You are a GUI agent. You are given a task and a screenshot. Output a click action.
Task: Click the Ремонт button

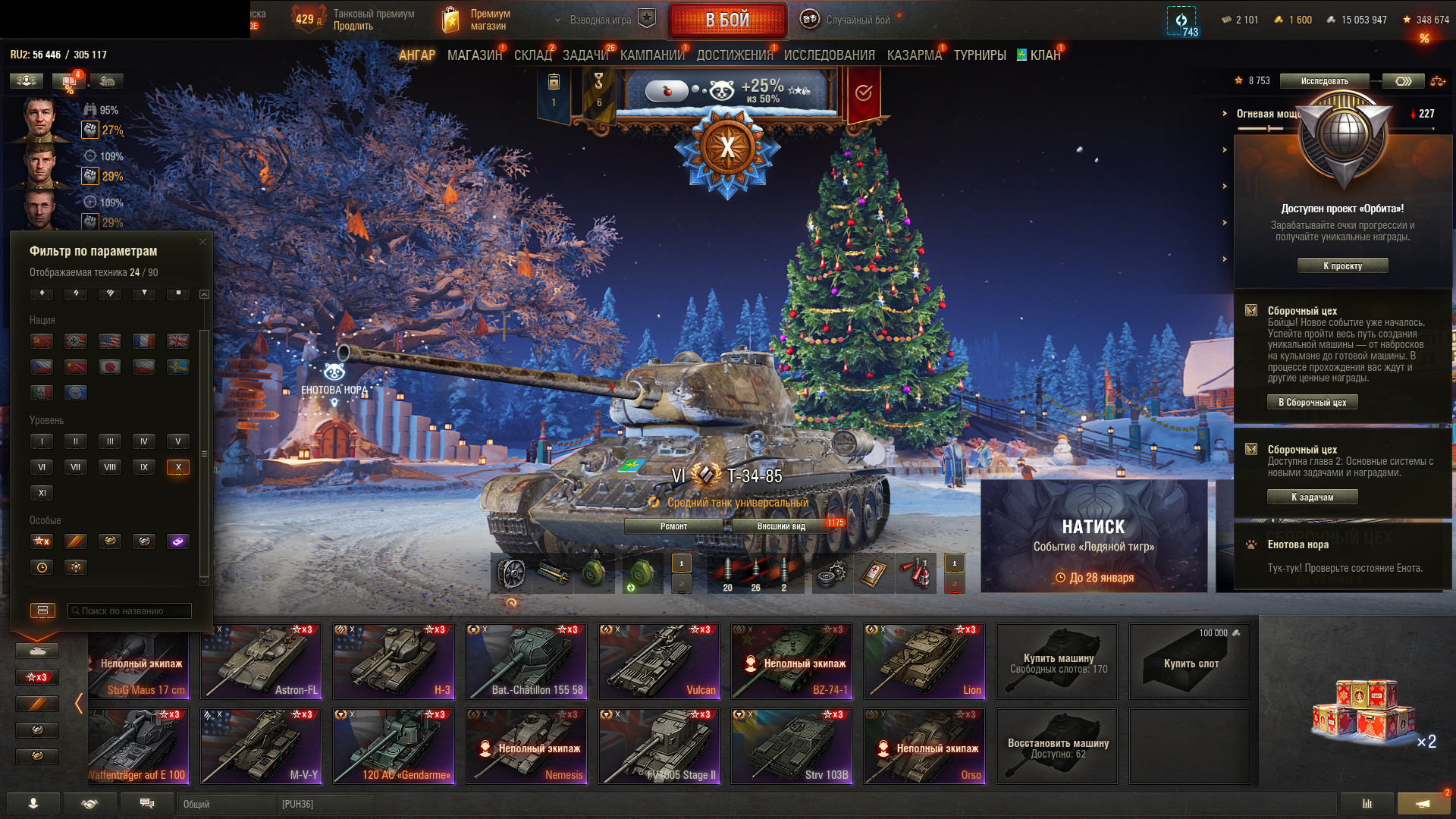(673, 526)
